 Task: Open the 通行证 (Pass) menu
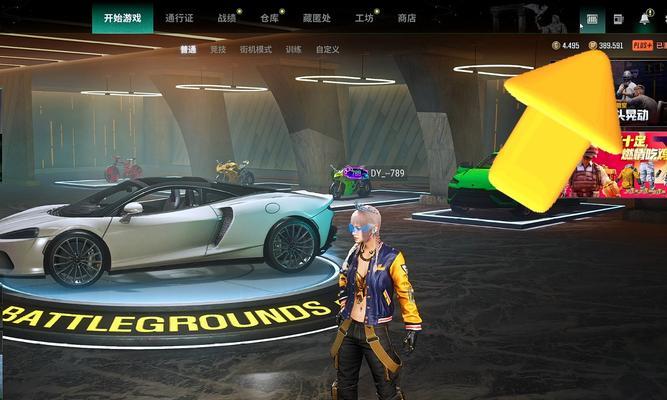(179, 18)
